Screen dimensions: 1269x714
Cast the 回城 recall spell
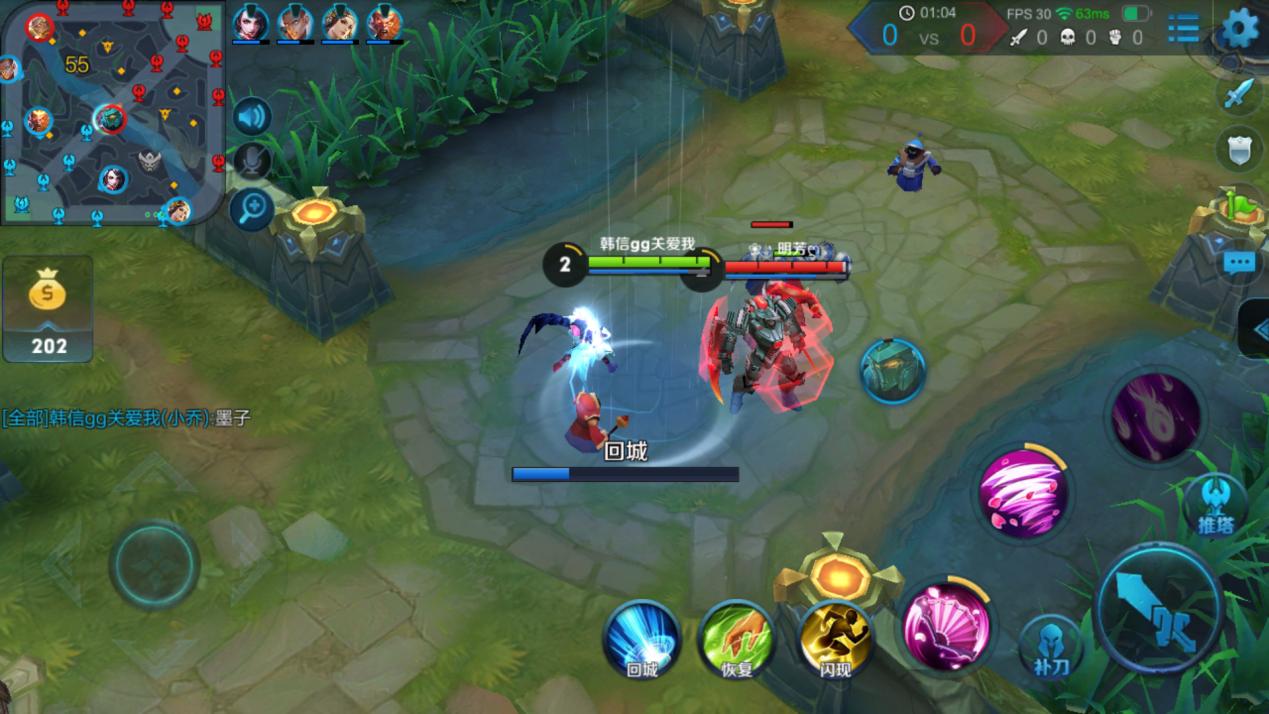pos(642,638)
